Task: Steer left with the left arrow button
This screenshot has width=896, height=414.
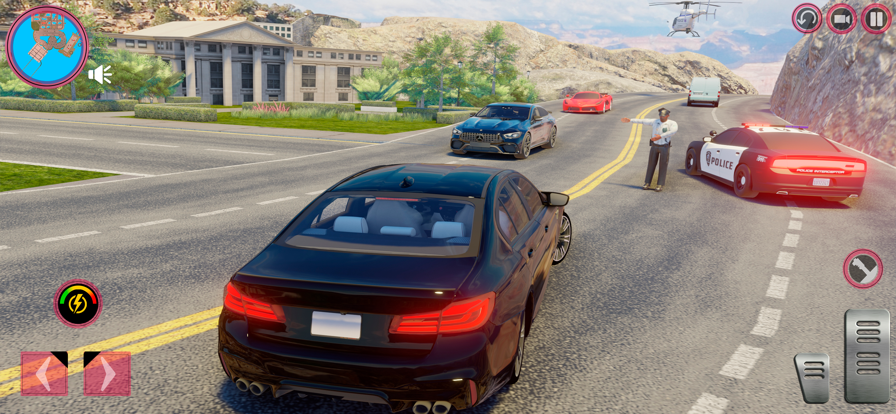Action: click(44, 373)
